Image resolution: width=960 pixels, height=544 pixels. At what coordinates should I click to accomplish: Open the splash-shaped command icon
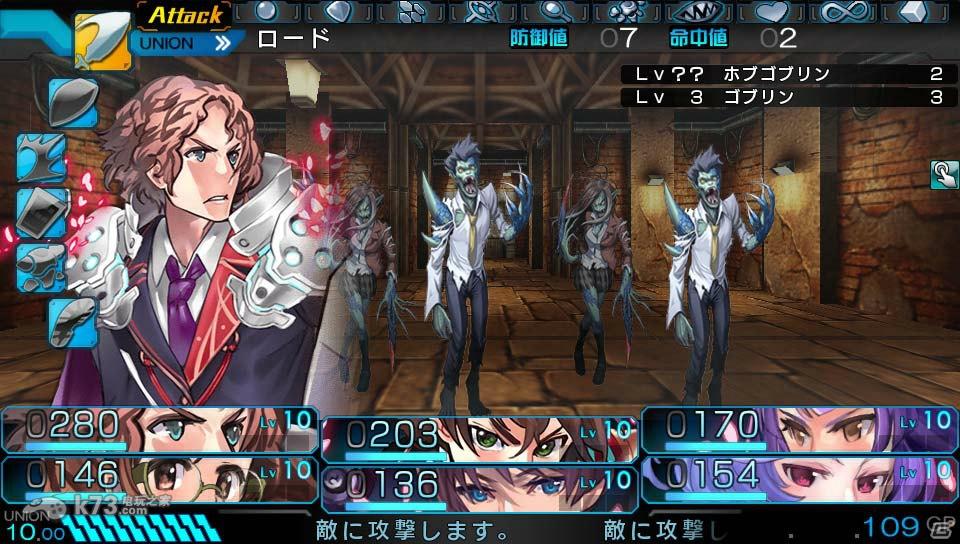coord(42,157)
